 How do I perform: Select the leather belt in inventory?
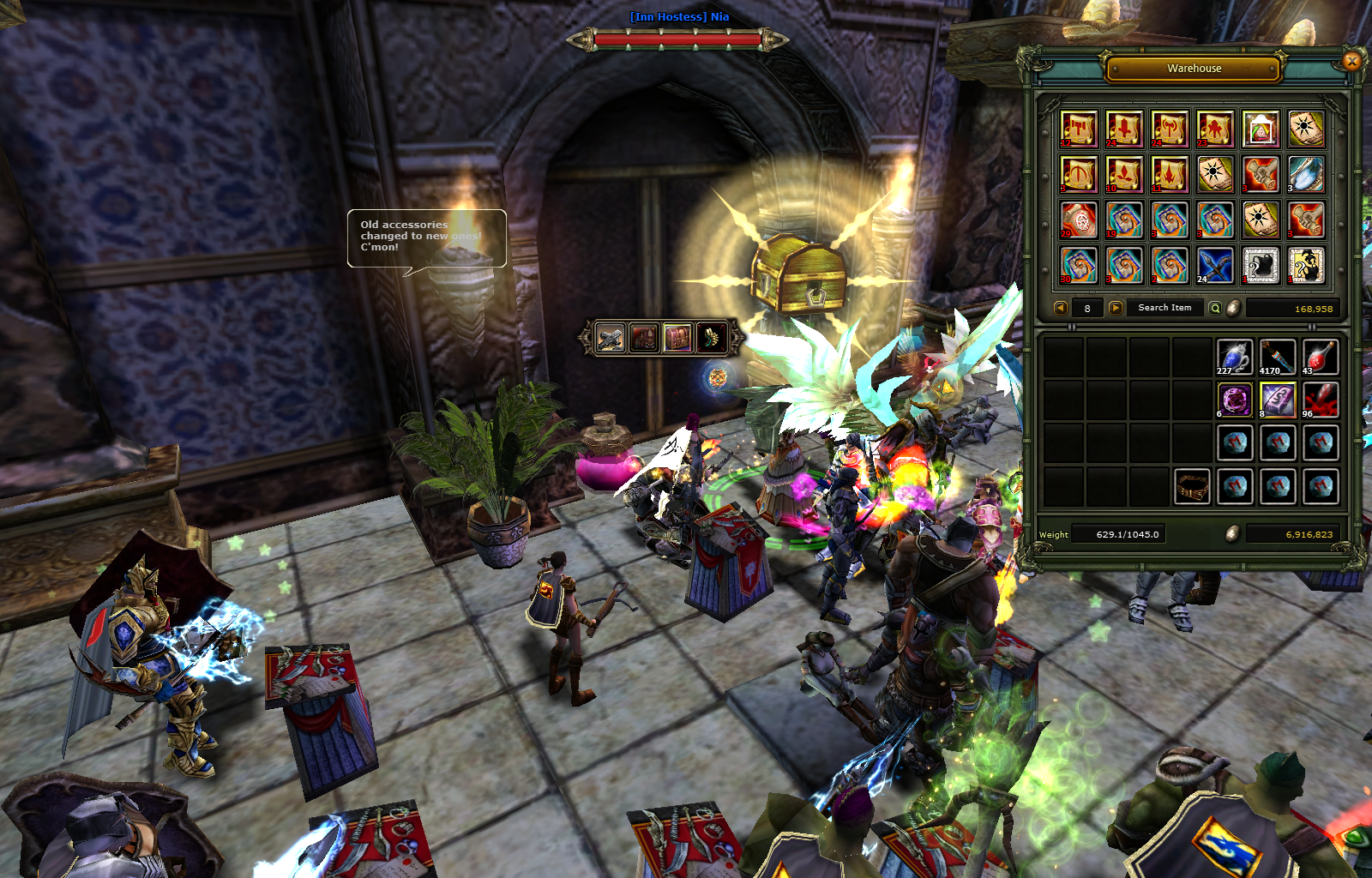click(1191, 486)
